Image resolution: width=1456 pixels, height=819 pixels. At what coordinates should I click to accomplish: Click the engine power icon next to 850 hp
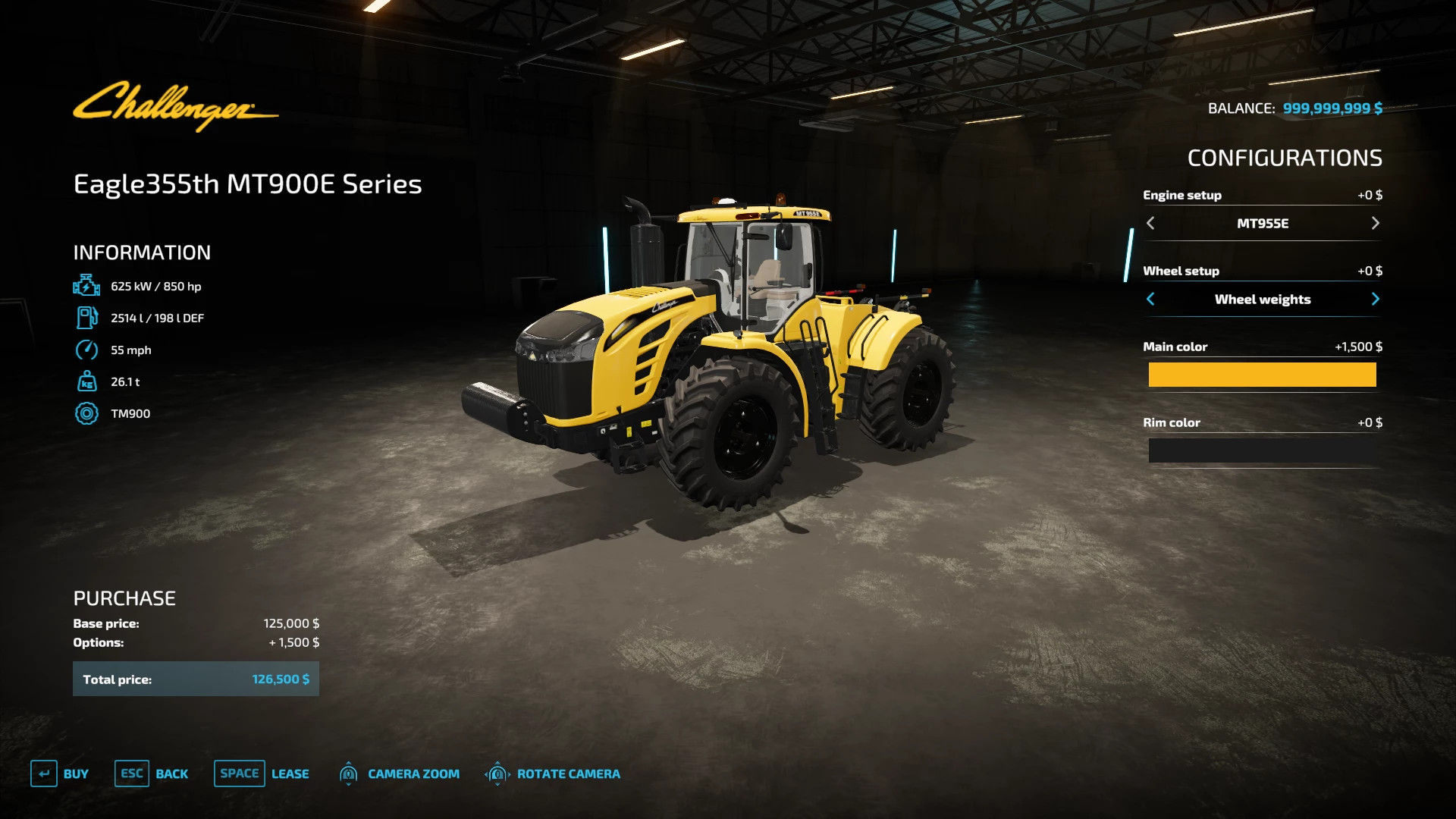tap(87, 286)
